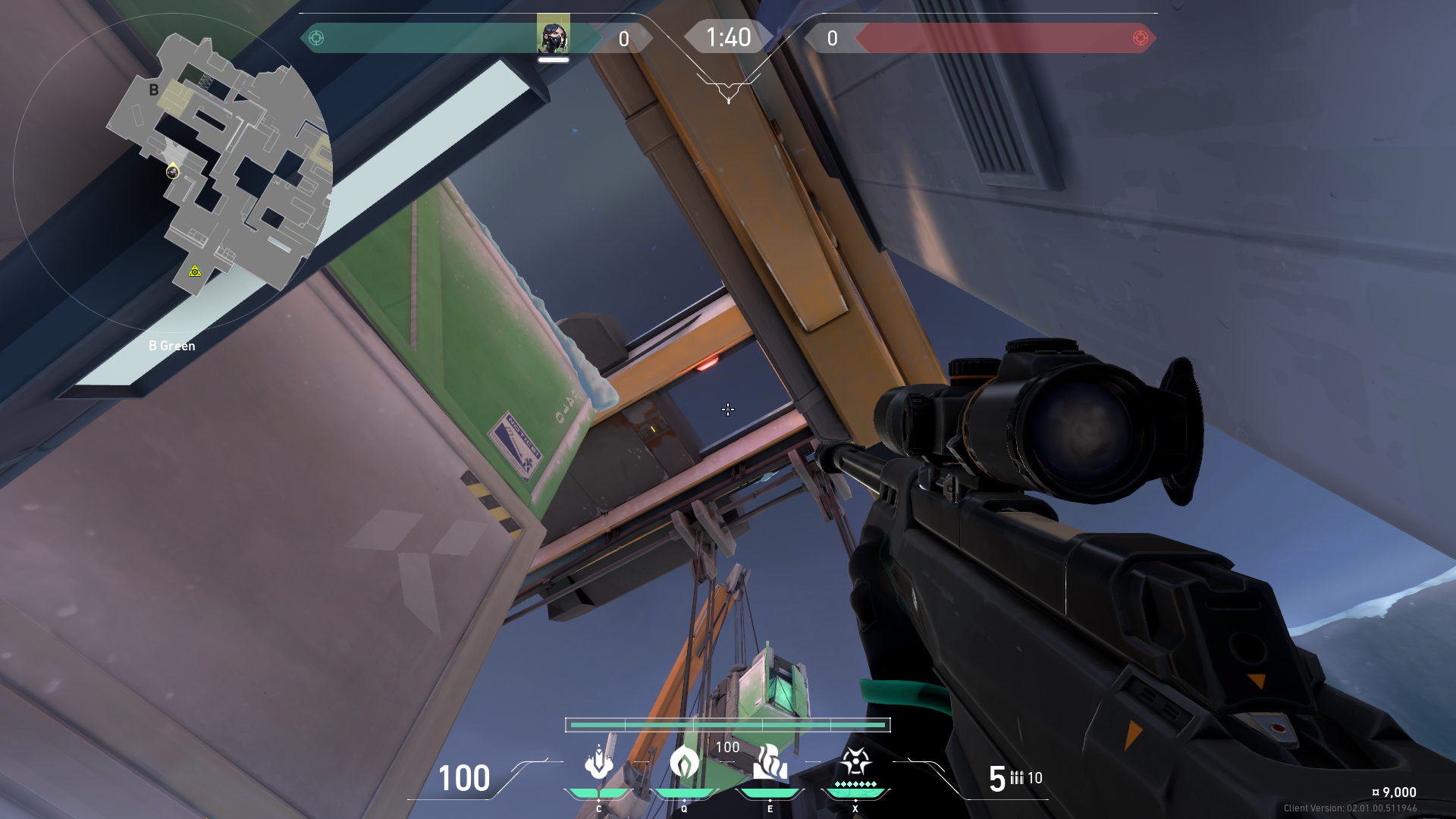This screenshot has width=1456, height=819.
Task: Activate the Poison Cloud ability icon
Action: tap(684, 764)
